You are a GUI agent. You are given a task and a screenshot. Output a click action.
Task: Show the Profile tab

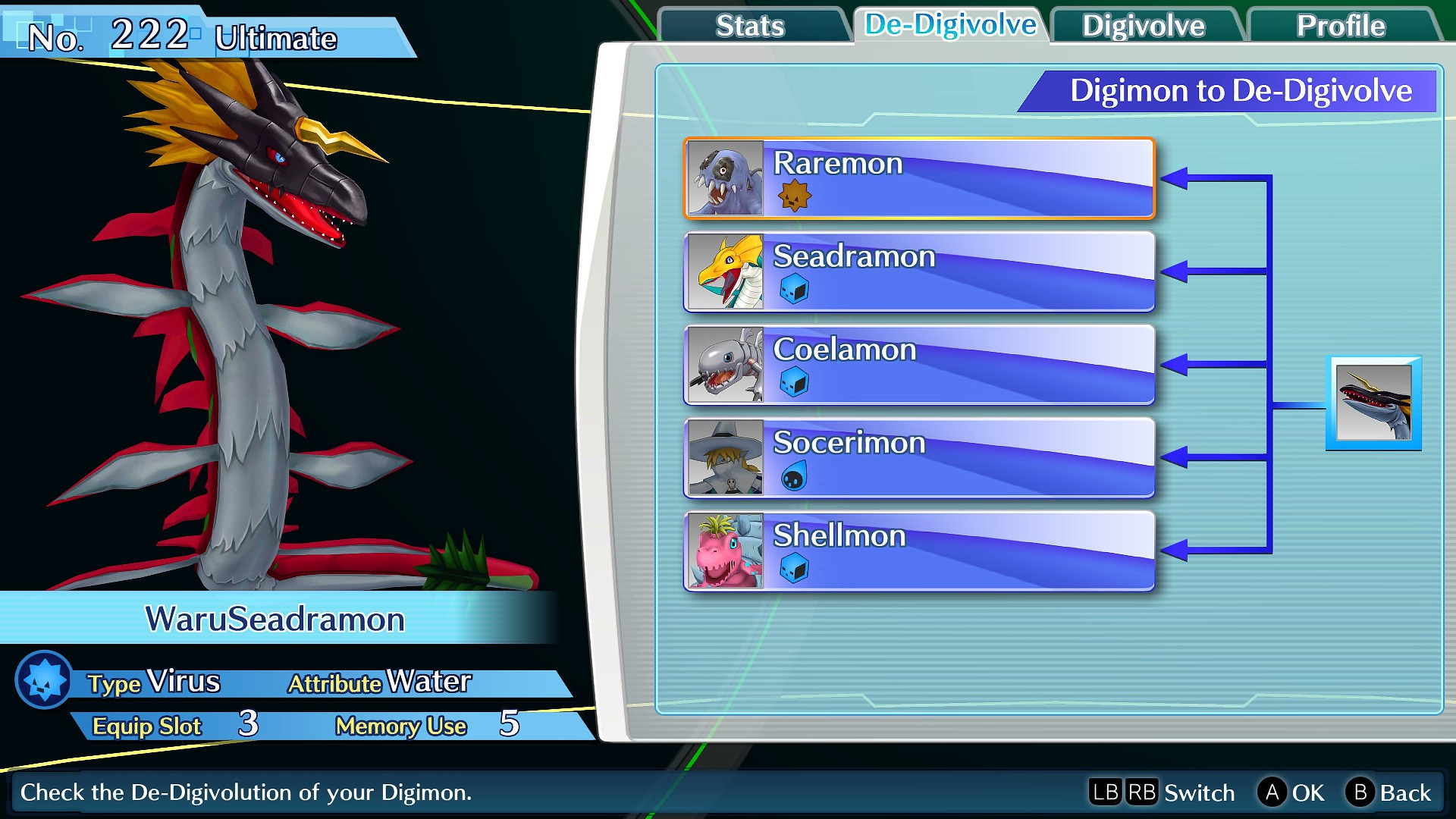(1340, 26)
